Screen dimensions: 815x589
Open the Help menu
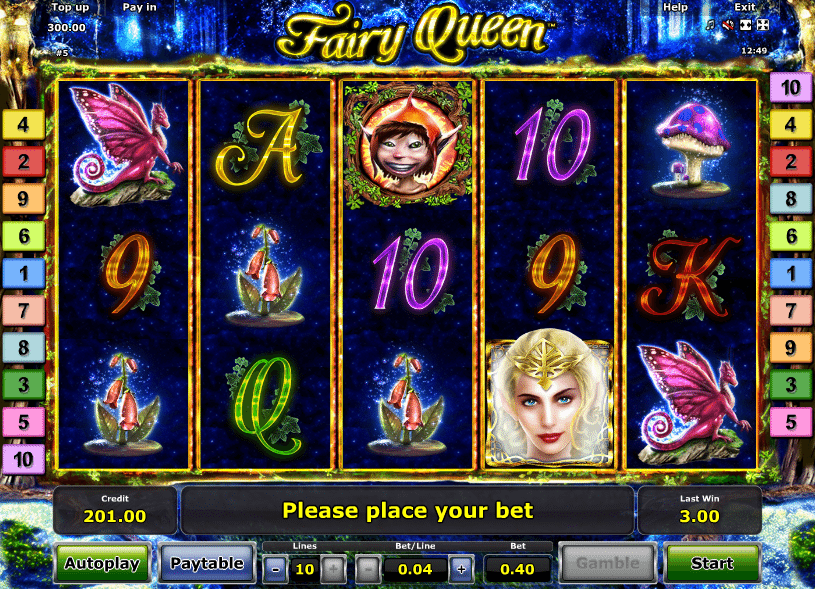[675, 7]
